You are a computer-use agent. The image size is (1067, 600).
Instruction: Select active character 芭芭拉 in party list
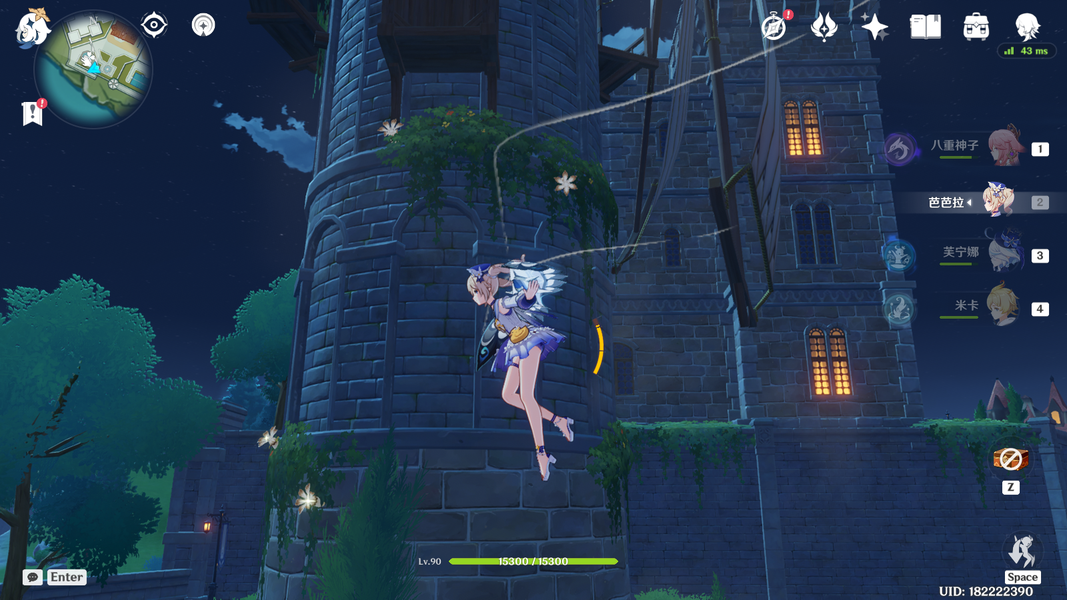(998, 201)
